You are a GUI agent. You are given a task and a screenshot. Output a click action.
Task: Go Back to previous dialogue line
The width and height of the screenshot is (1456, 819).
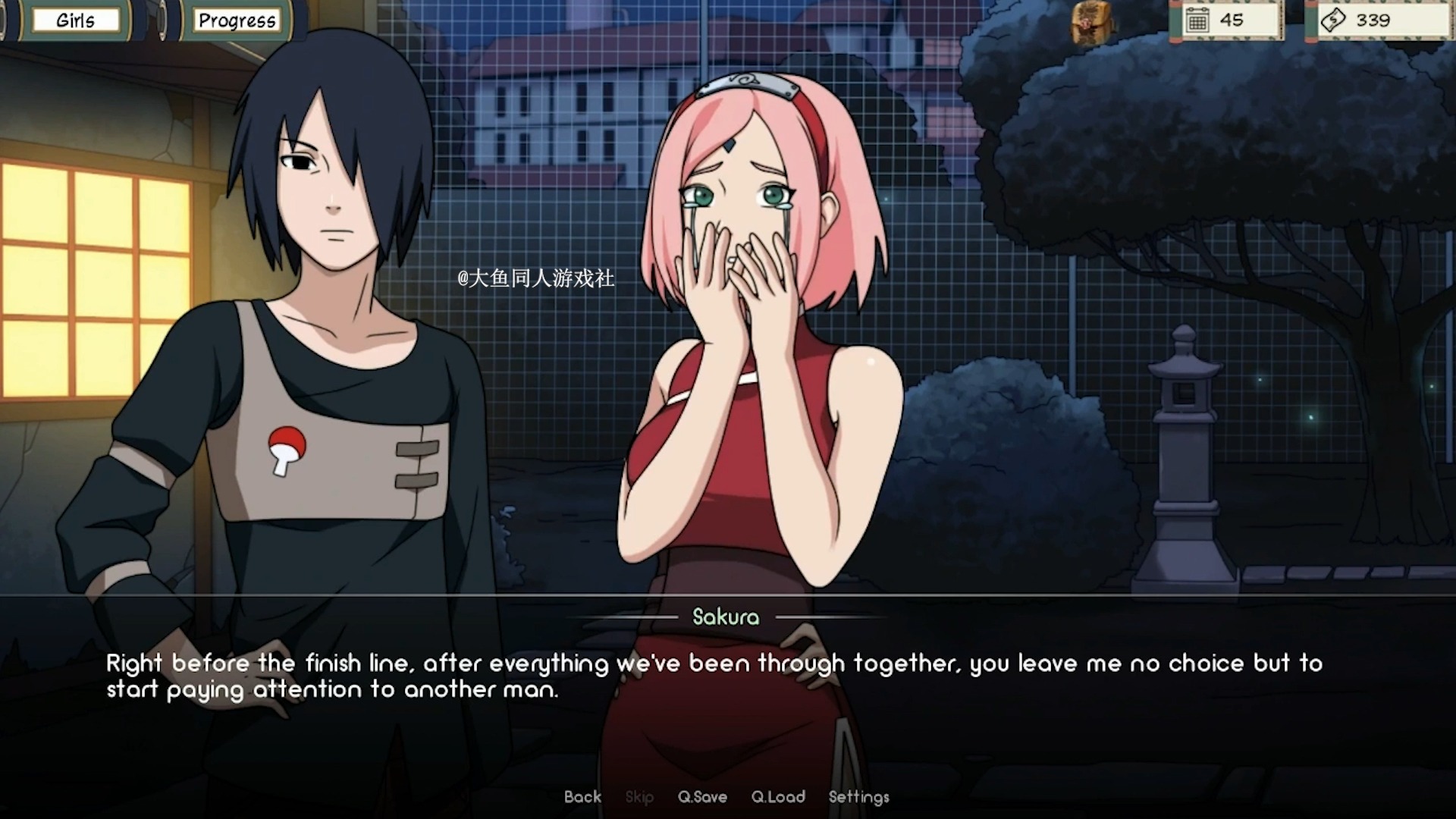(x=582, y=797)
